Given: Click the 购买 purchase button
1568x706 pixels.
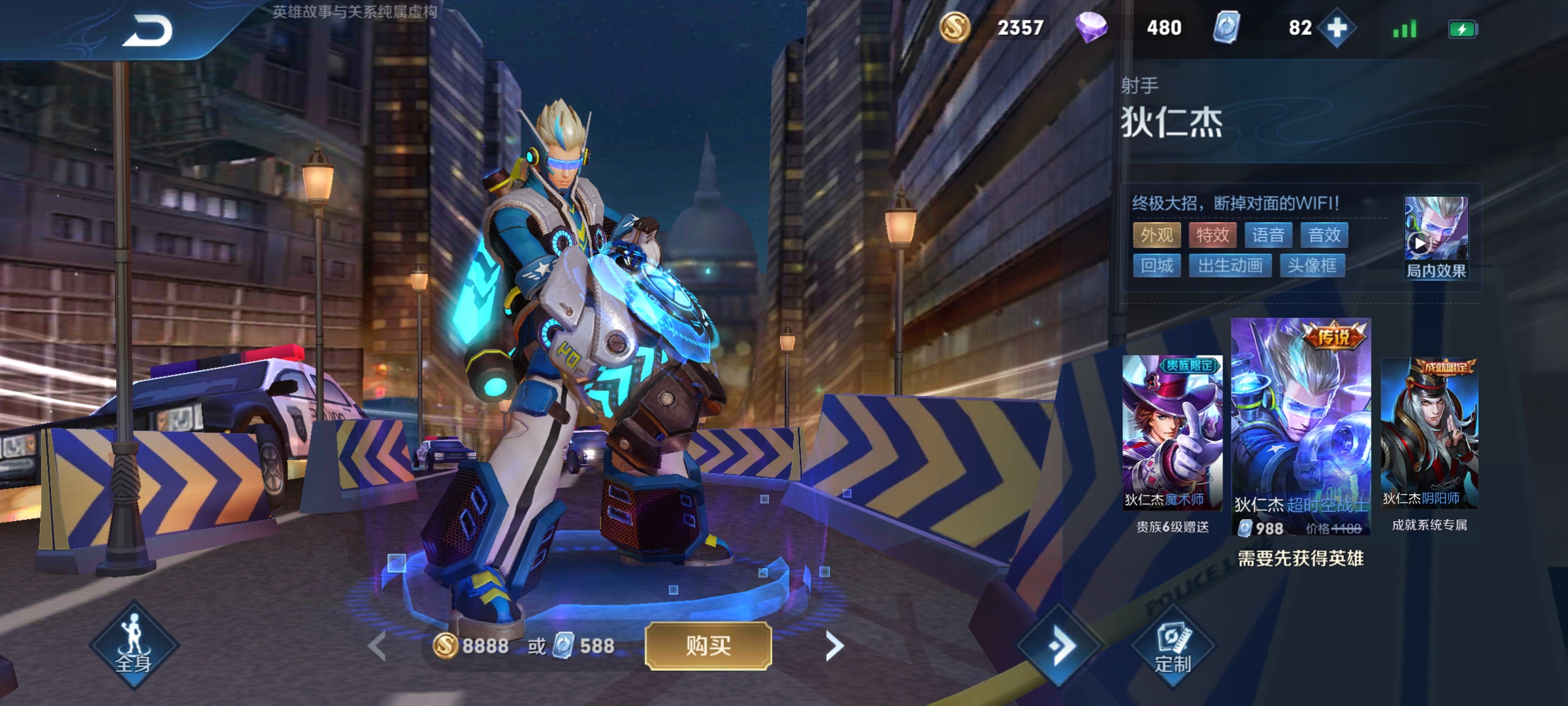Looking at the screenshot, I should click(x=708, y=646).
